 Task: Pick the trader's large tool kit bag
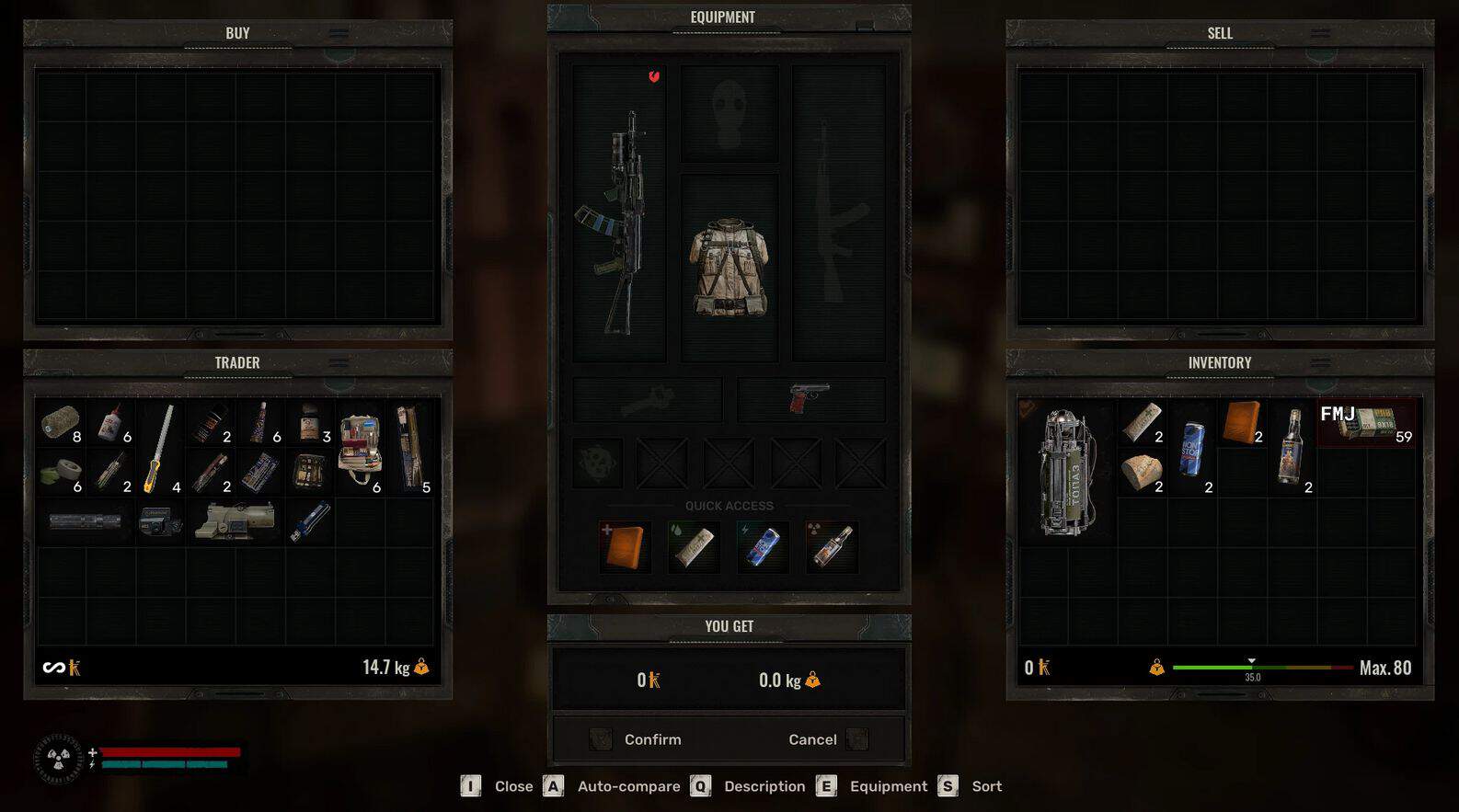360,448
